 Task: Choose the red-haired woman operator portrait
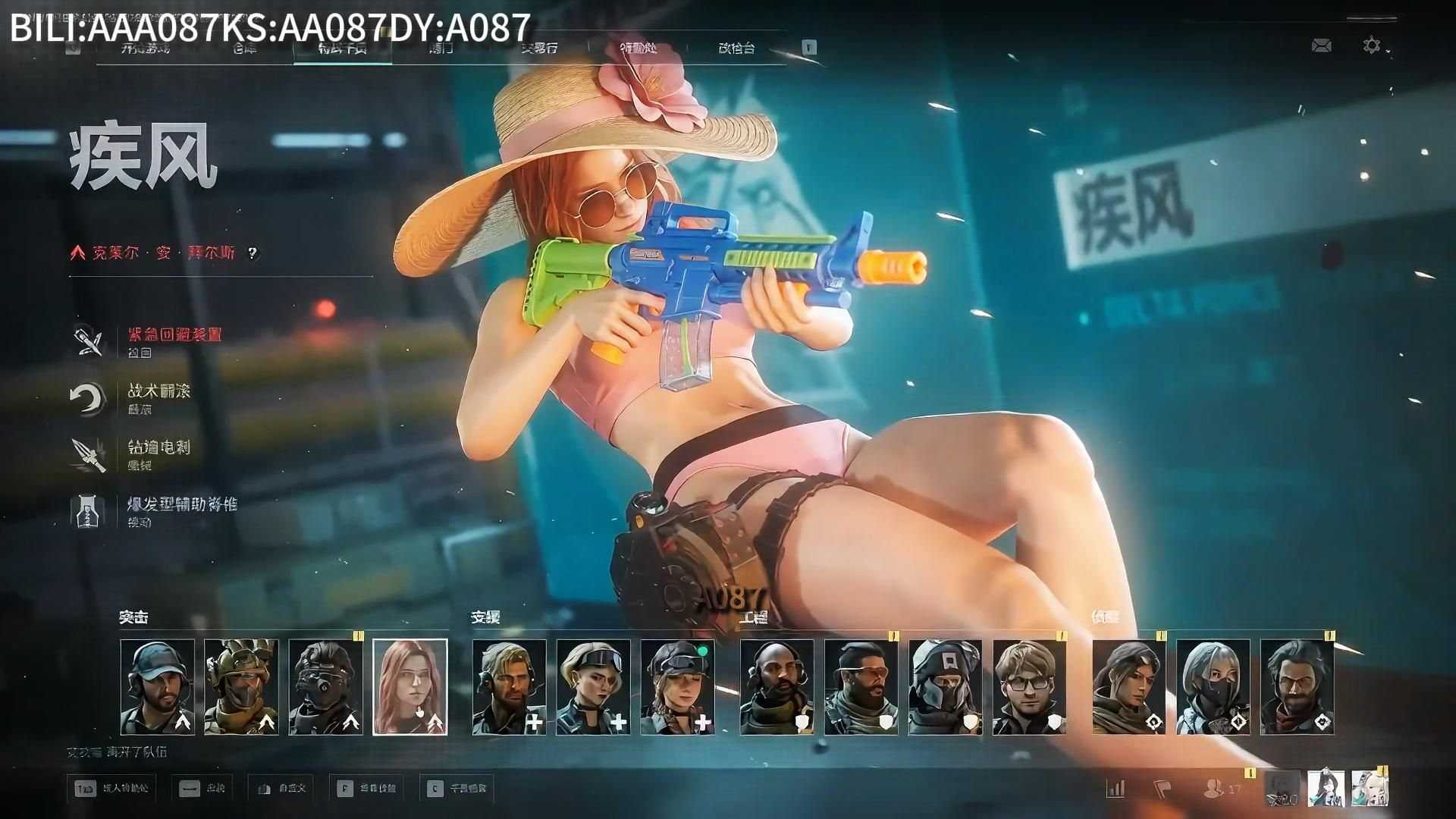(x=410, y=687)
